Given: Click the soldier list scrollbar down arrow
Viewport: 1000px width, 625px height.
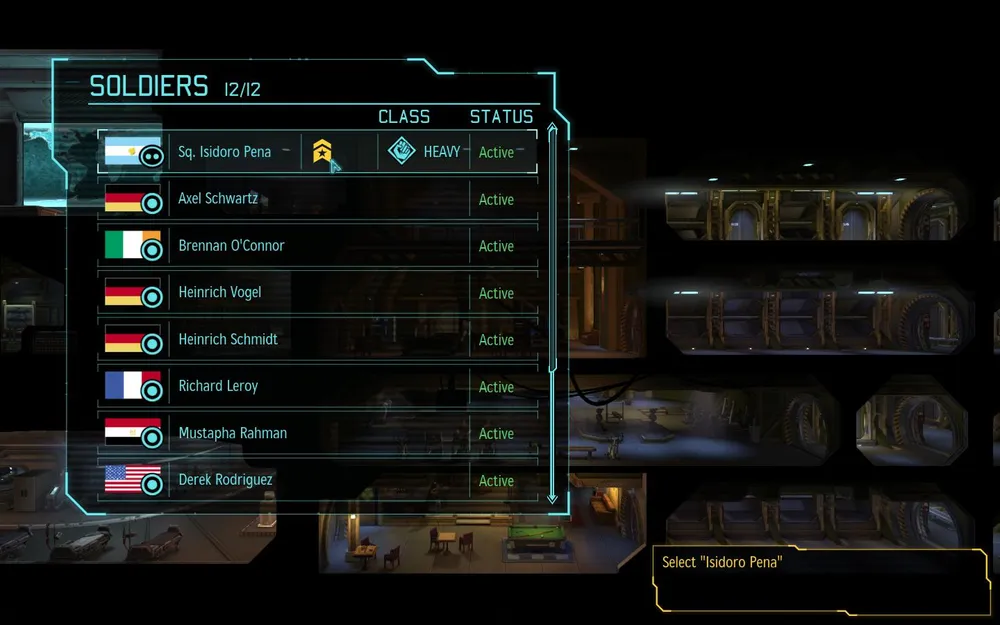Looking at the screenshot, I should 552,496.
